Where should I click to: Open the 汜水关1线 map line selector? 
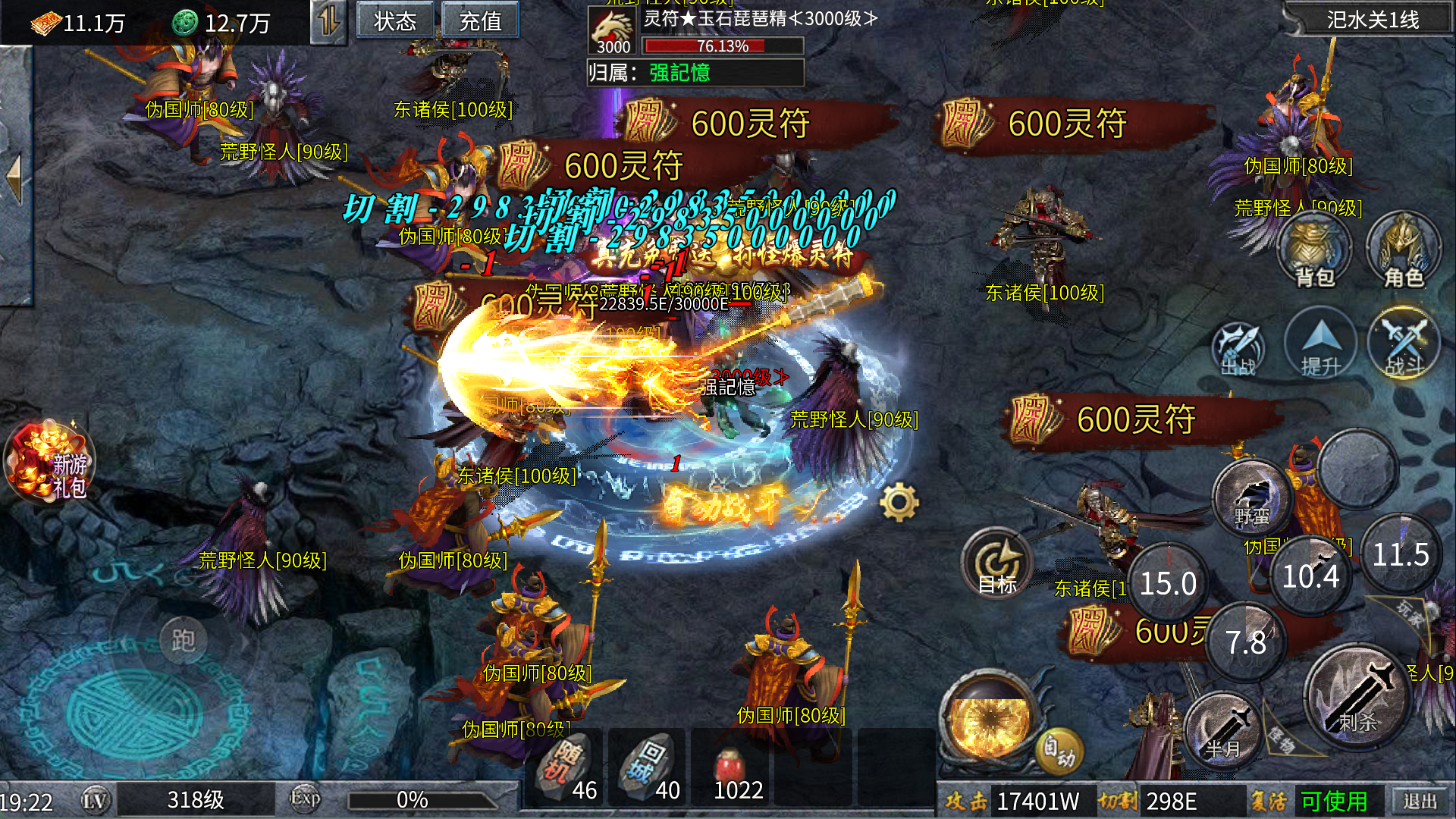click(1373, 20)
